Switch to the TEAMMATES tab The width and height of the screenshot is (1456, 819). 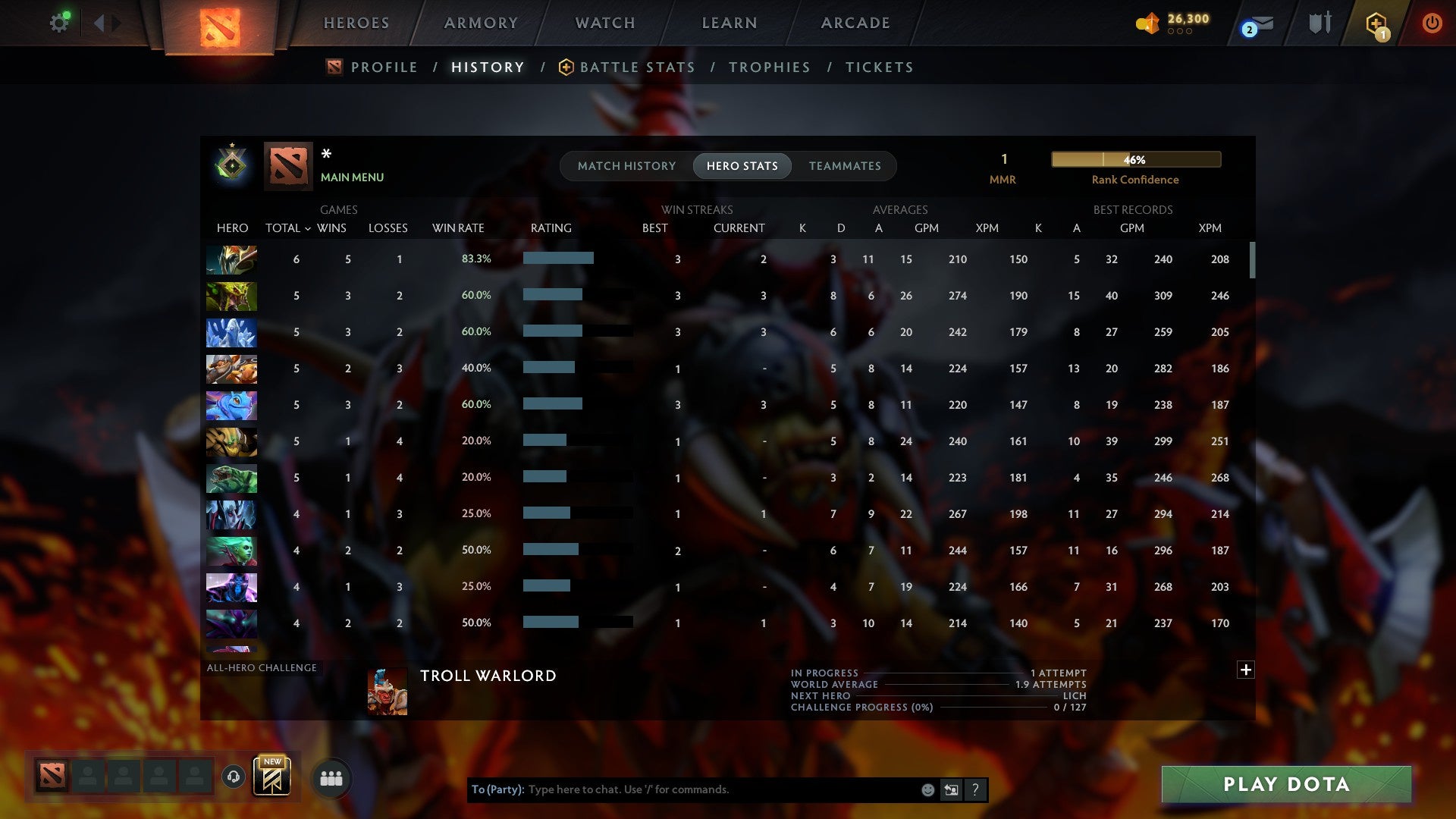(845, 165)
